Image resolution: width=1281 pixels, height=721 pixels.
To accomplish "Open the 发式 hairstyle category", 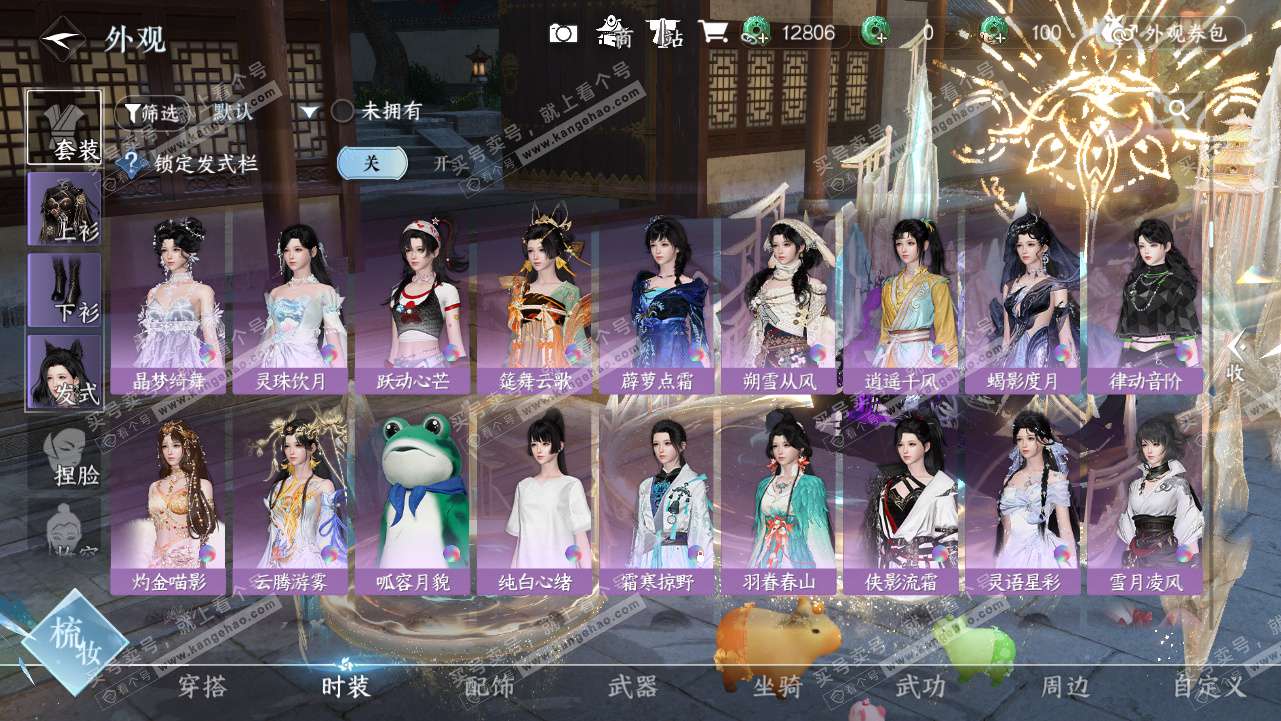I will click(64, 372).
